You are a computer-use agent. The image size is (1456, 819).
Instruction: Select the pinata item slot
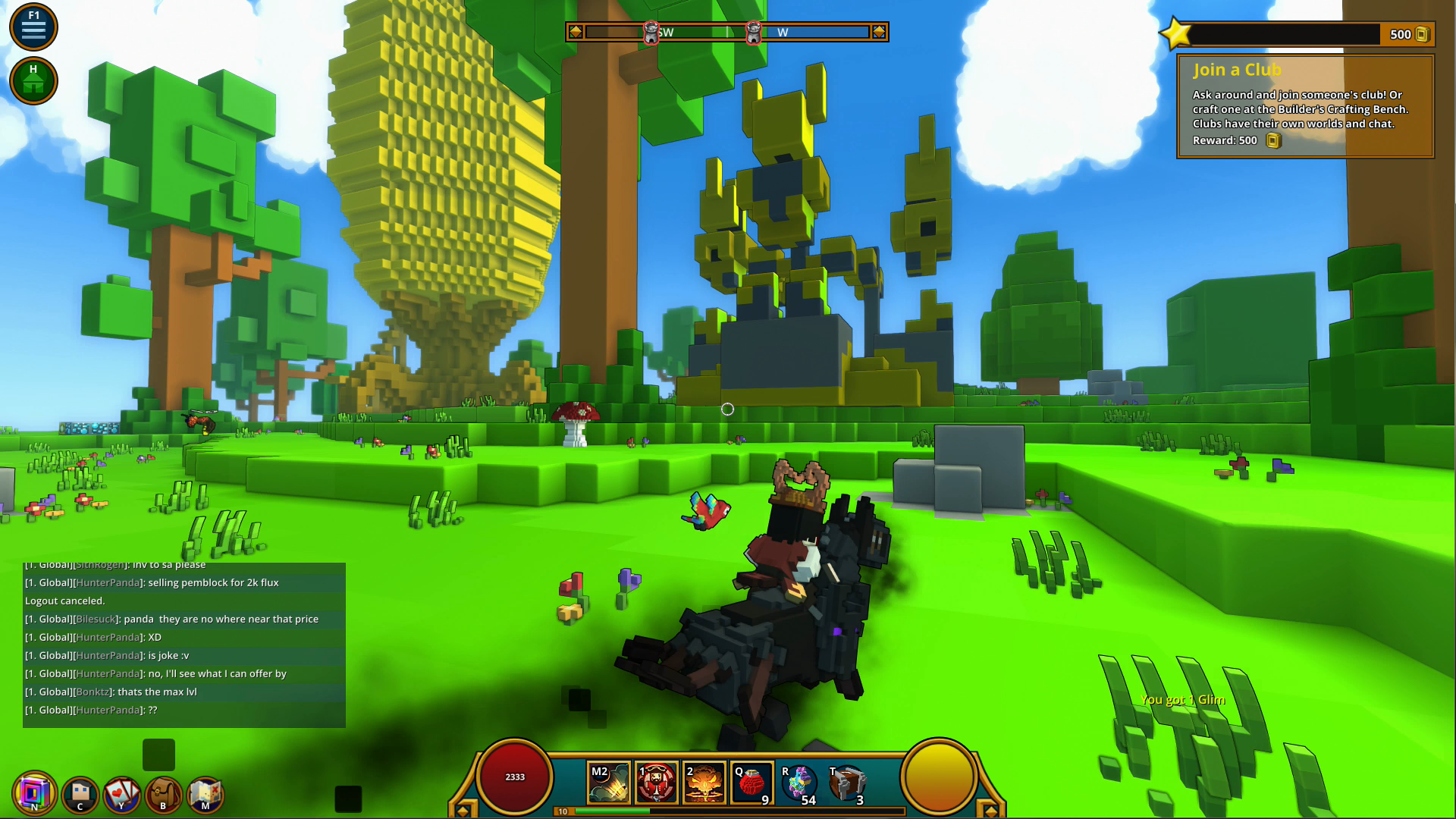pyautogui.click(x=799, y=783)
